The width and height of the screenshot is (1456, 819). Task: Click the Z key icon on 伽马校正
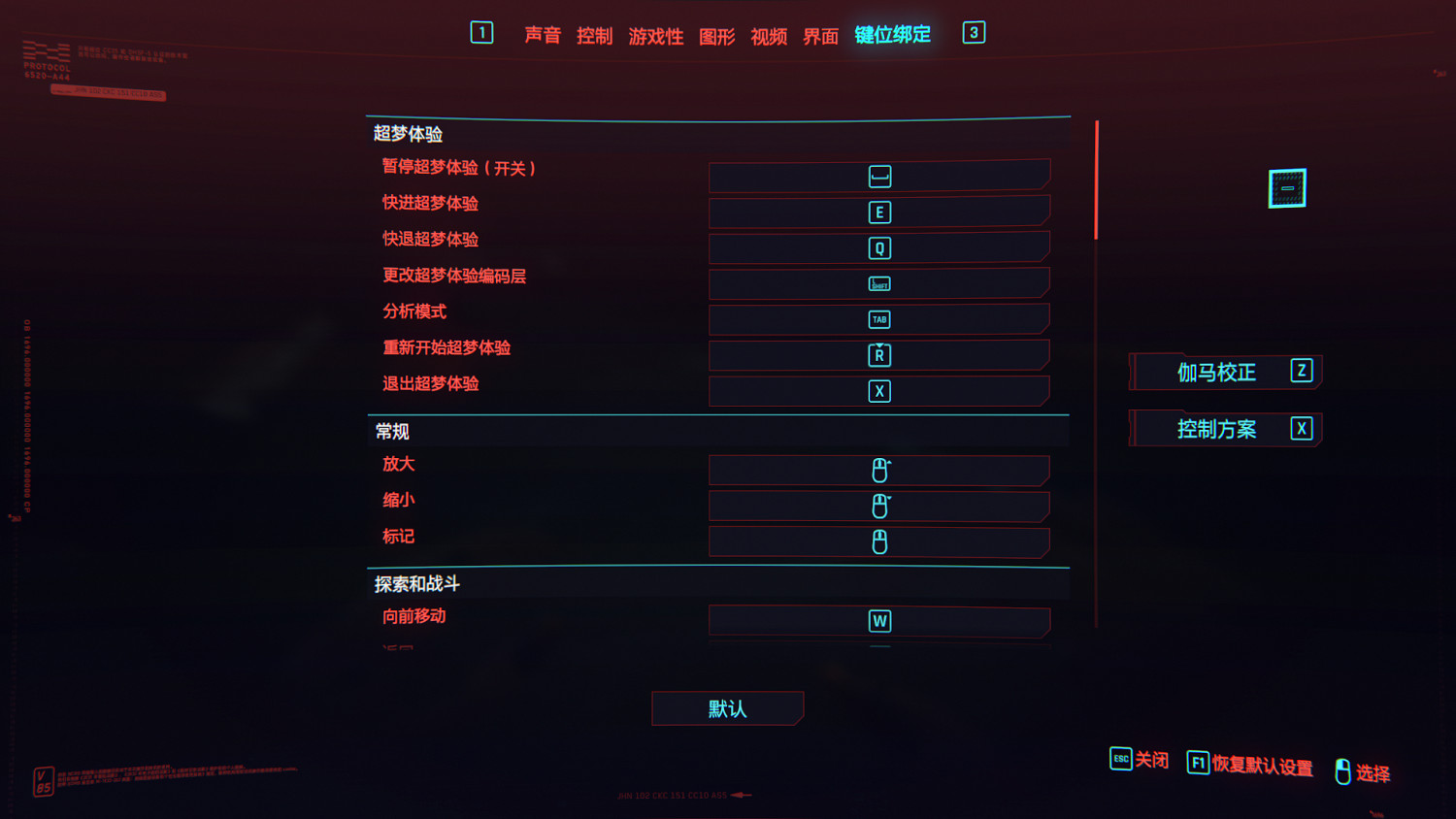1301,370
